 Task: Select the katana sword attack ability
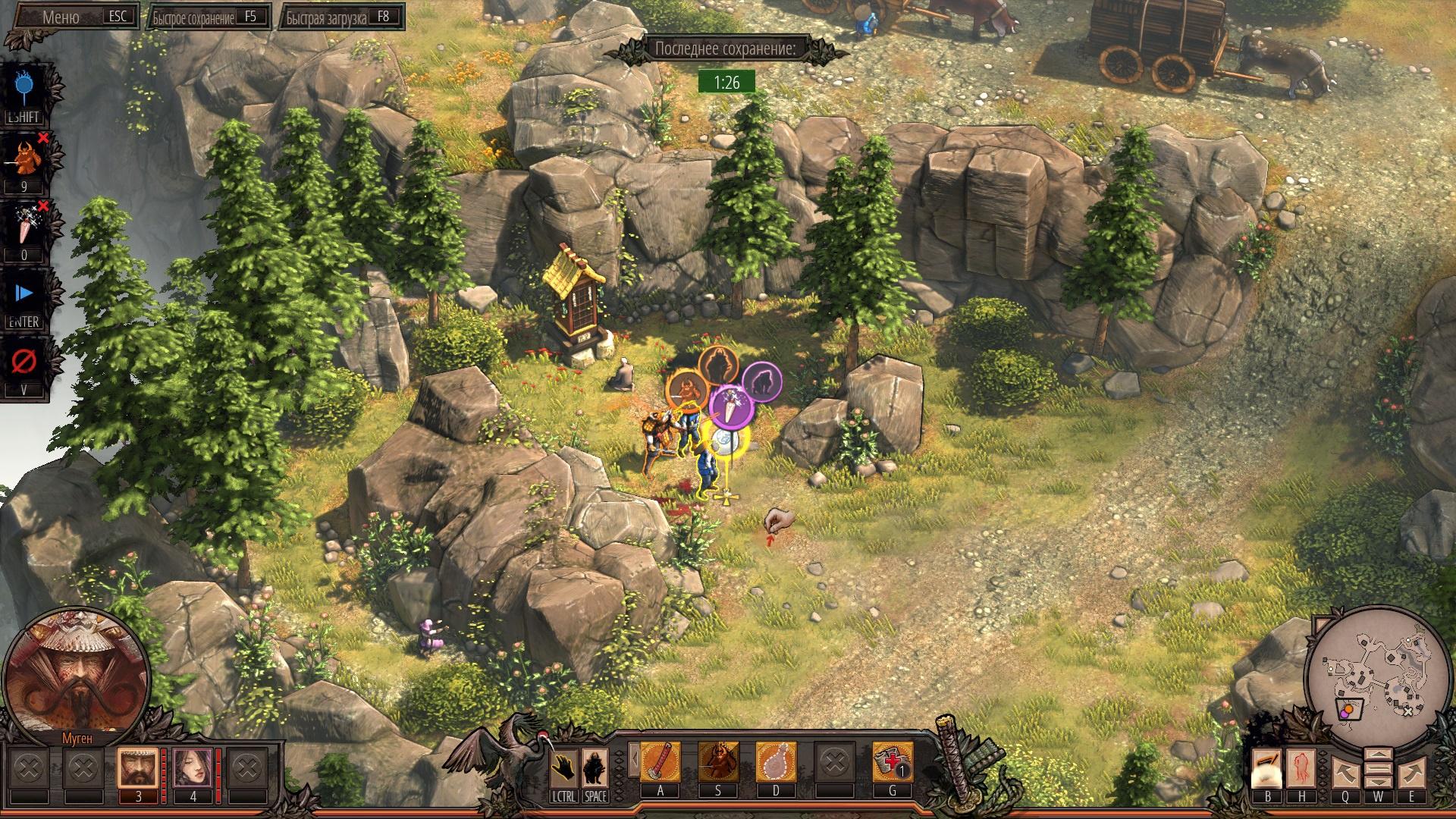pyautogui.click(x=661, y=762)
